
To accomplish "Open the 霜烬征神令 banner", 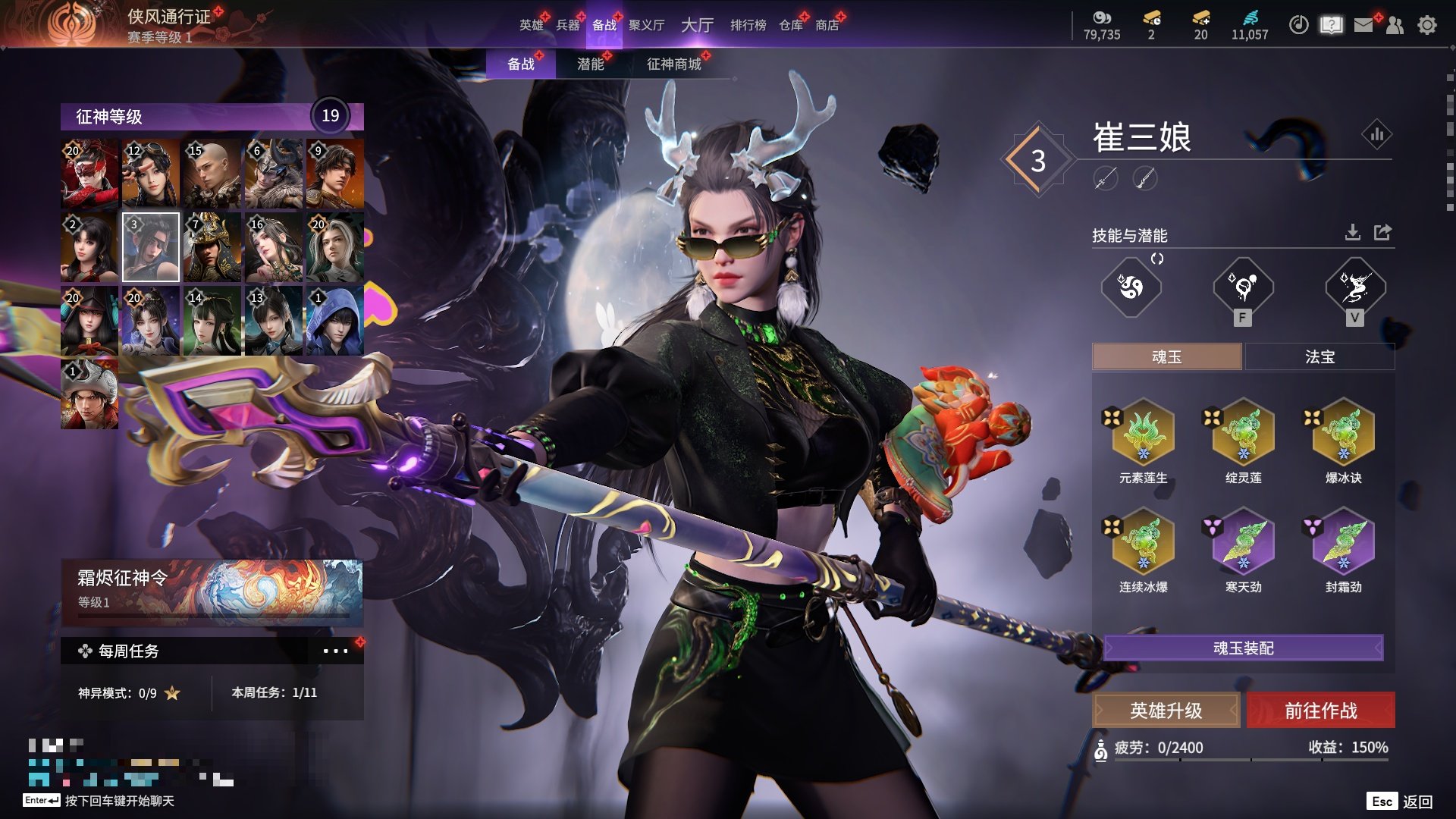I will coord(212,591).
